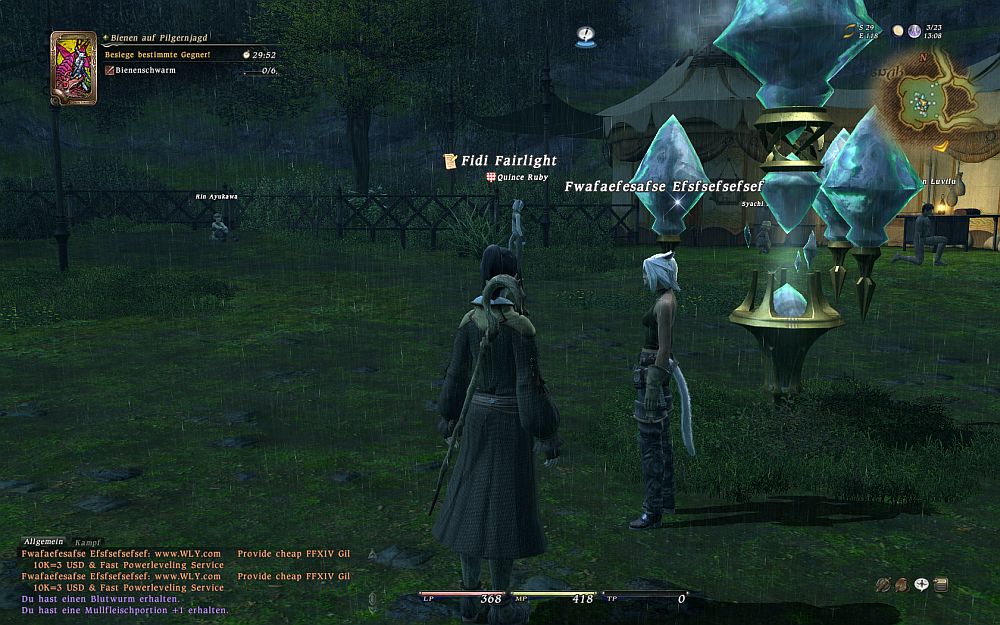The width and height of the screenshot is (1000, 625).
Task: Click the brown bird icon
Action: (x=901, y=585)
